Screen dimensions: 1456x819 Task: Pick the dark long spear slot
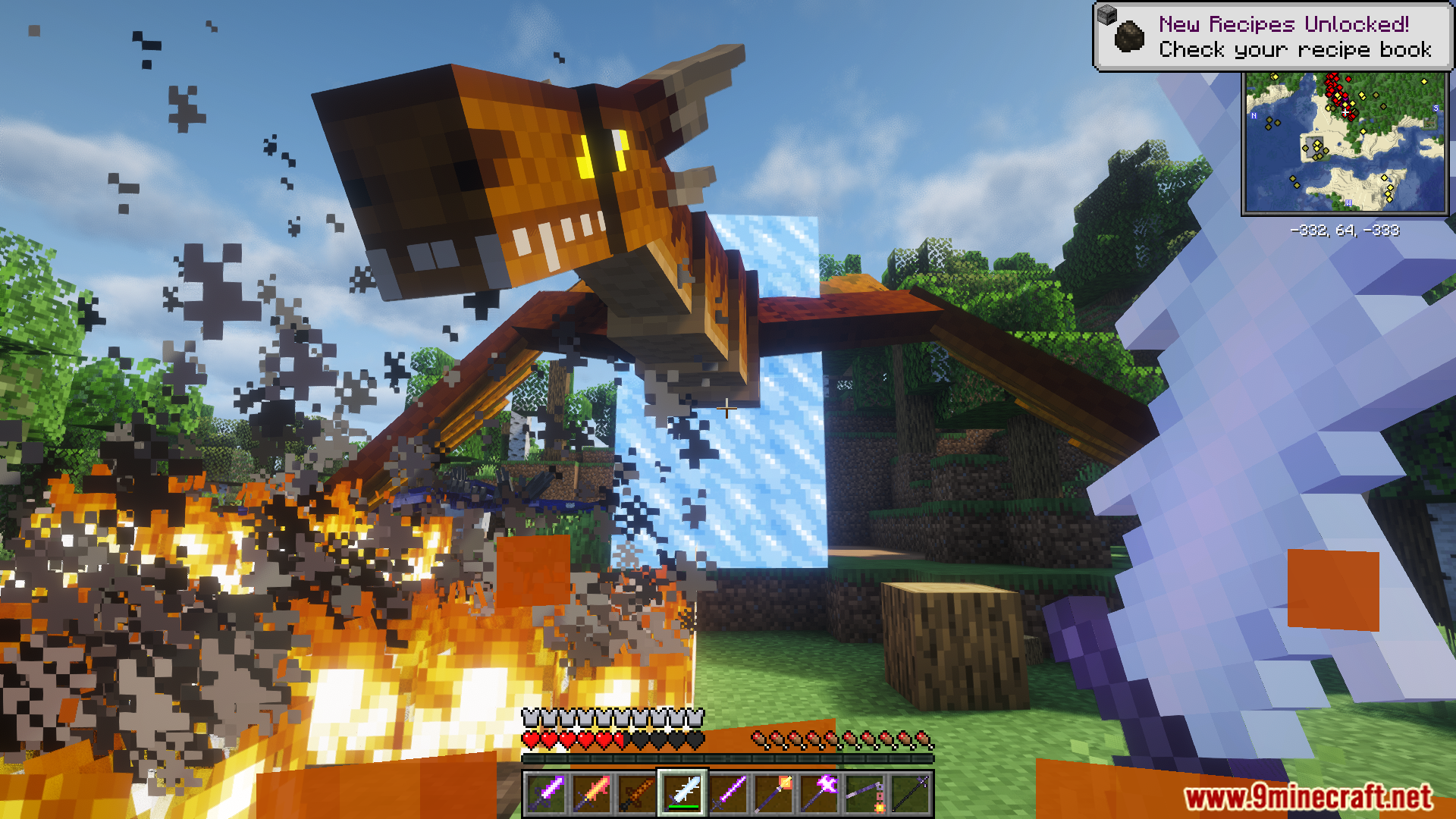click(910, 793)
